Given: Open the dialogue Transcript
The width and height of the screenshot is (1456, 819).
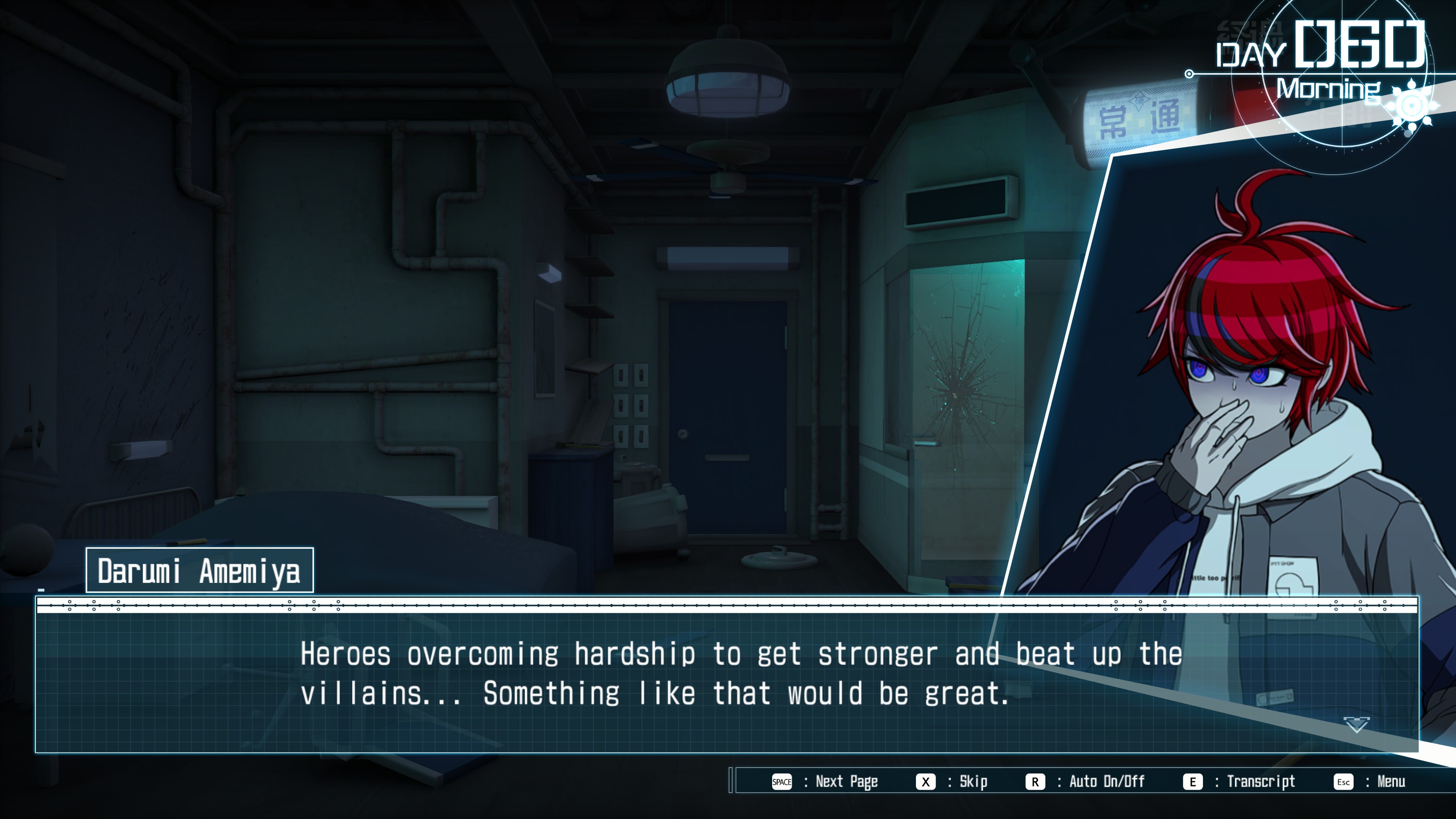Looking at the screenshot, I should 1239,782.
